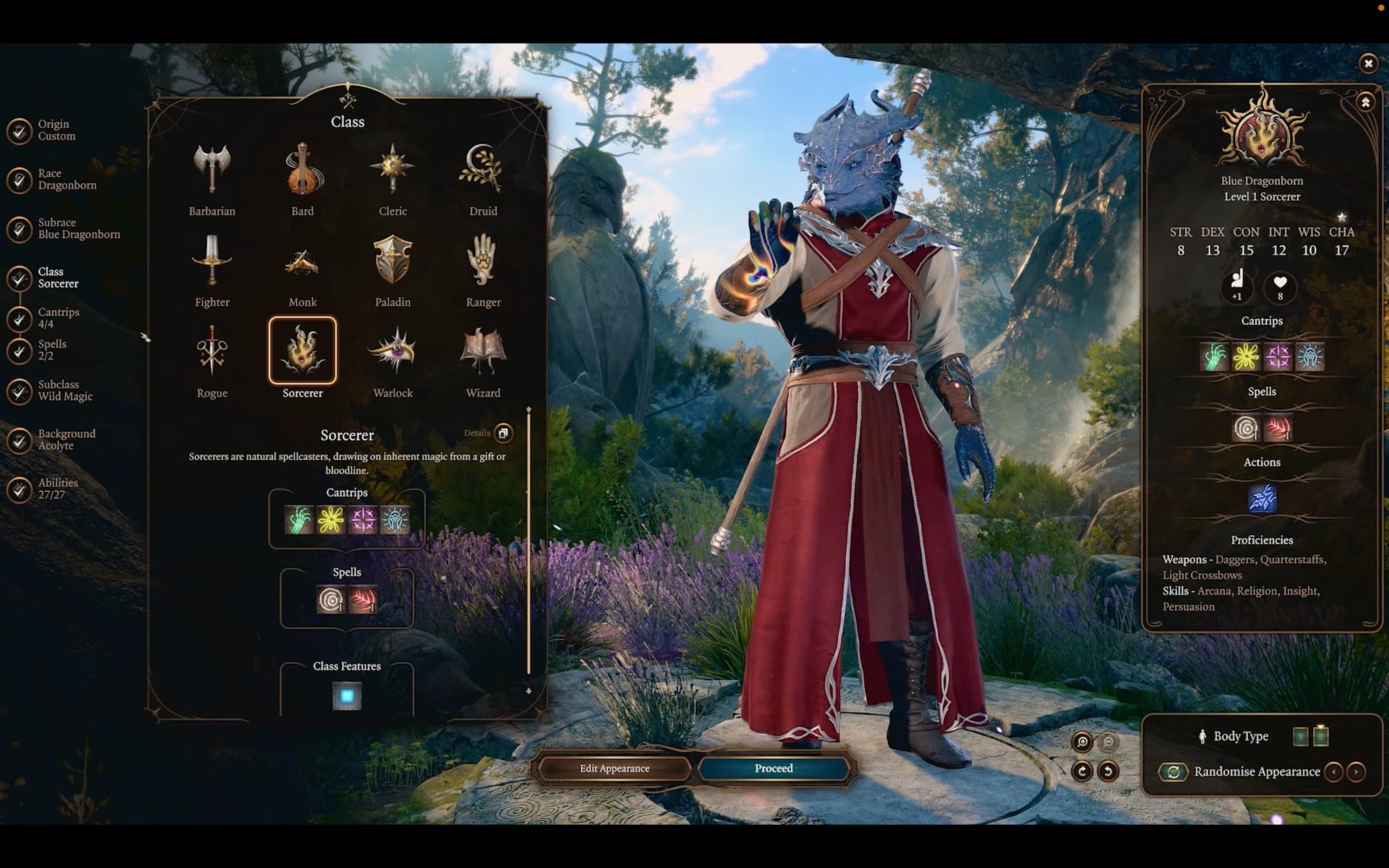Click the Proceed button
Image resolution: width=1389 pixels, height=868 pixels.
[773, 769]
